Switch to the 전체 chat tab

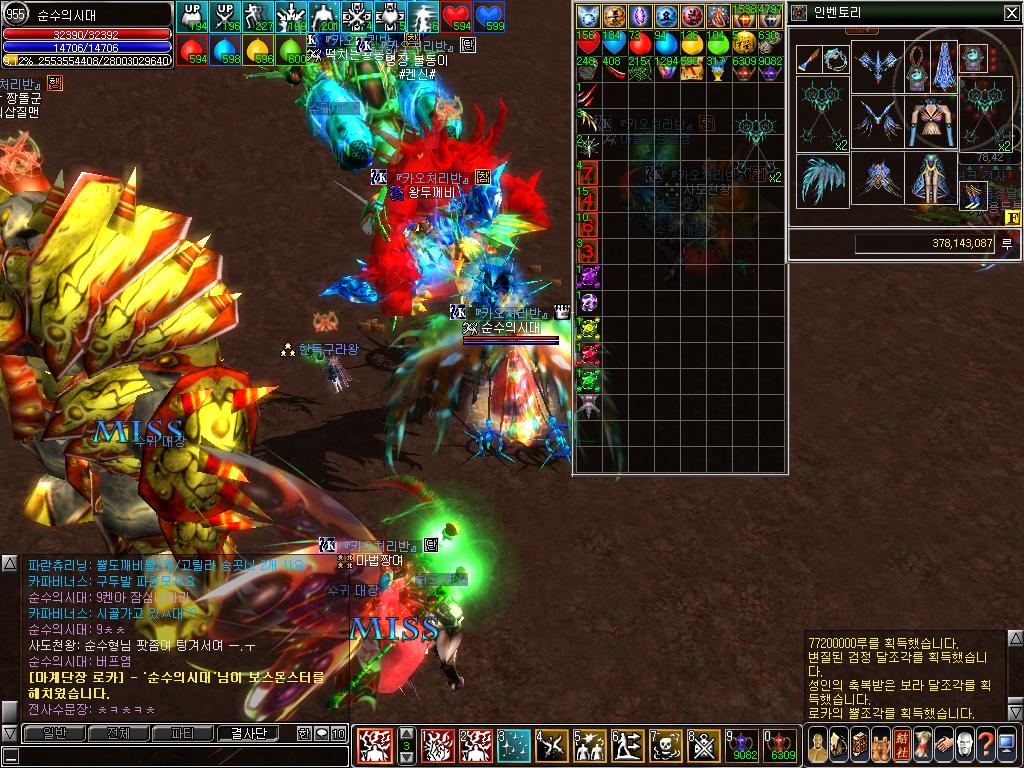tap(118, 733)
